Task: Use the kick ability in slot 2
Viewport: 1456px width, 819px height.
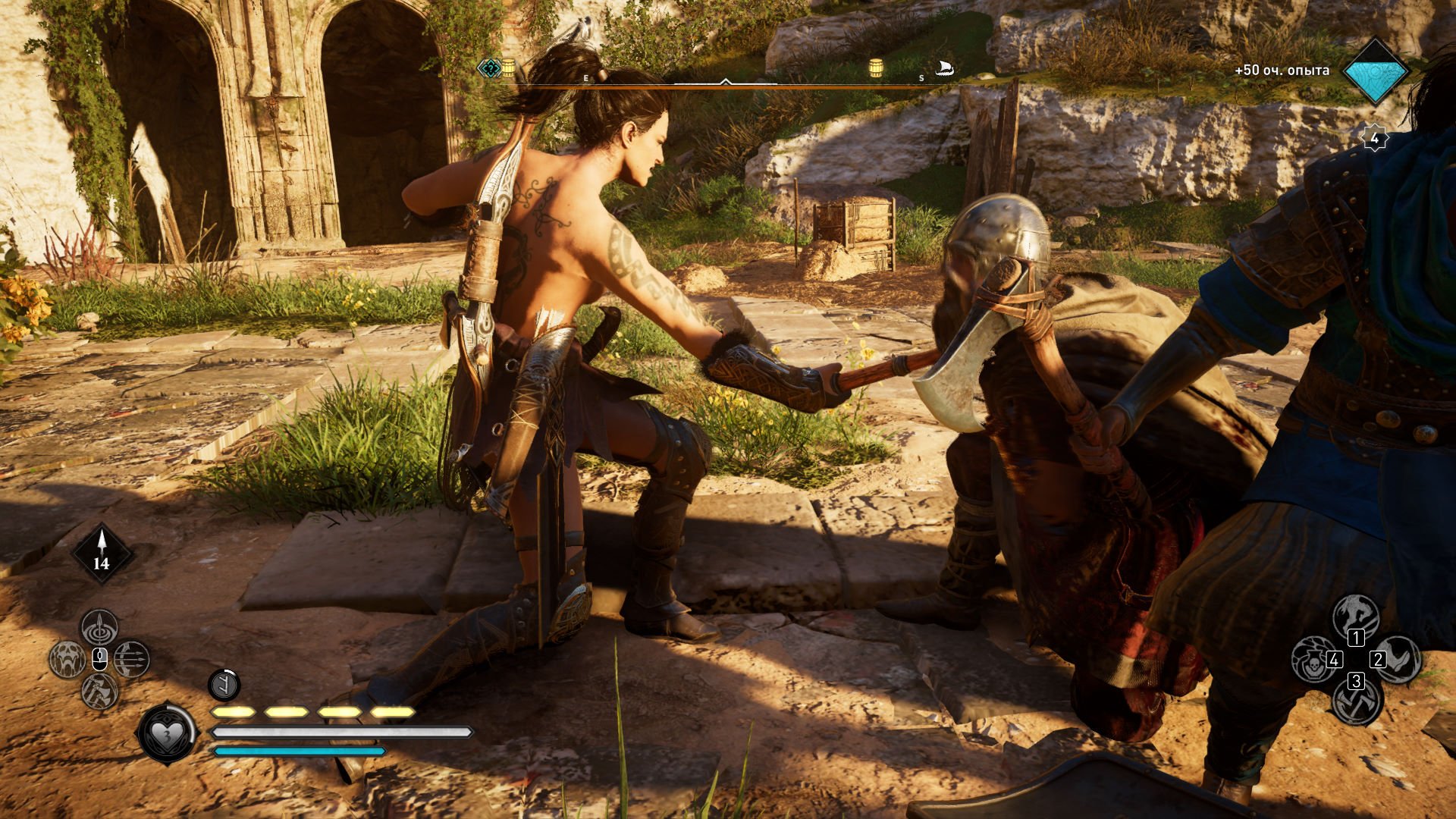Action: pyautogui.click(x=1398, y=659)
